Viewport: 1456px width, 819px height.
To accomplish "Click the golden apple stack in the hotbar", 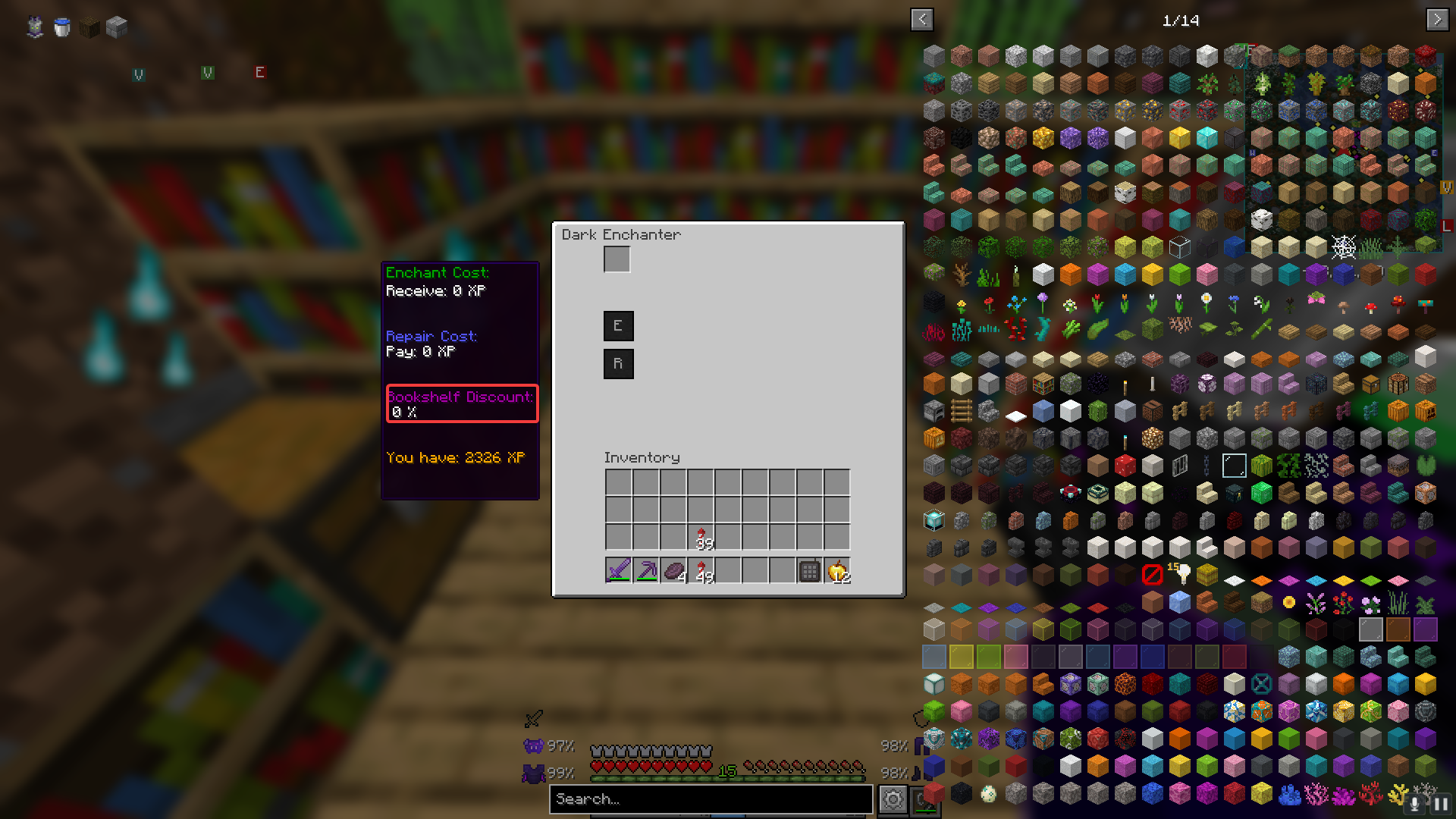I will 838,573.
